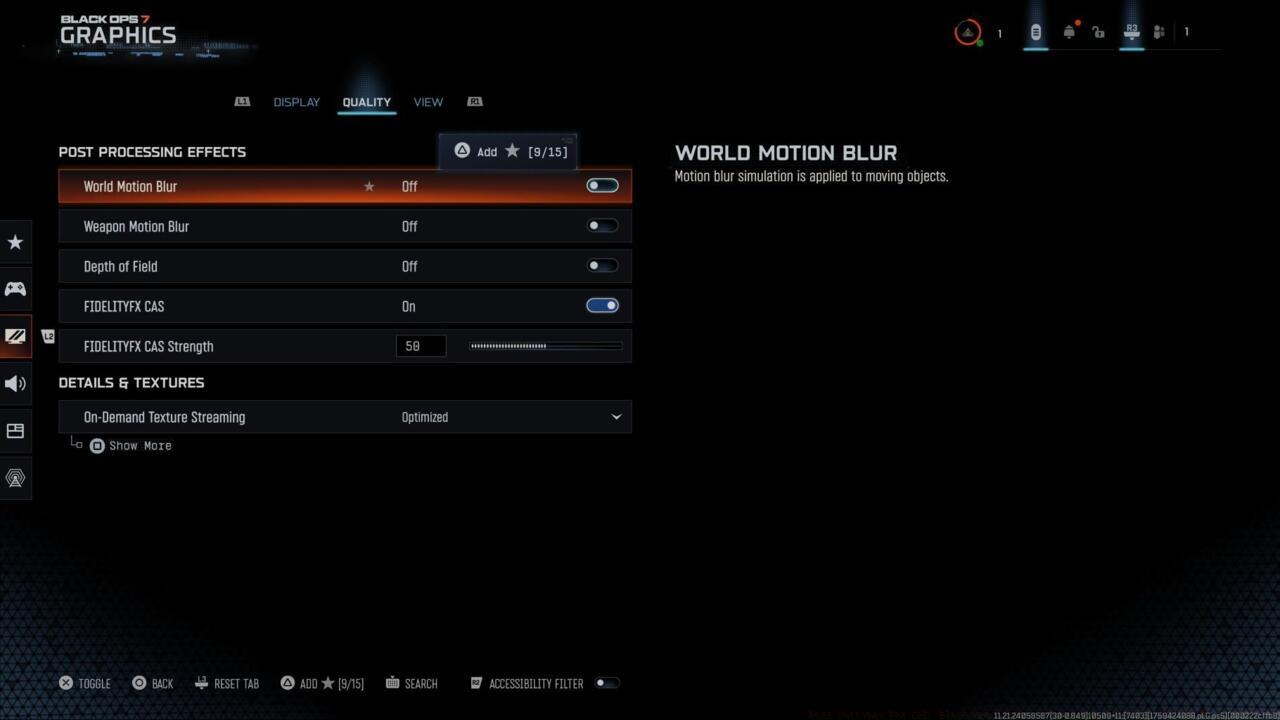This screenshot has height=720, width=1280.
Task: Toggle the Accessibility Filter switch
Action: (x=607, y=683)
